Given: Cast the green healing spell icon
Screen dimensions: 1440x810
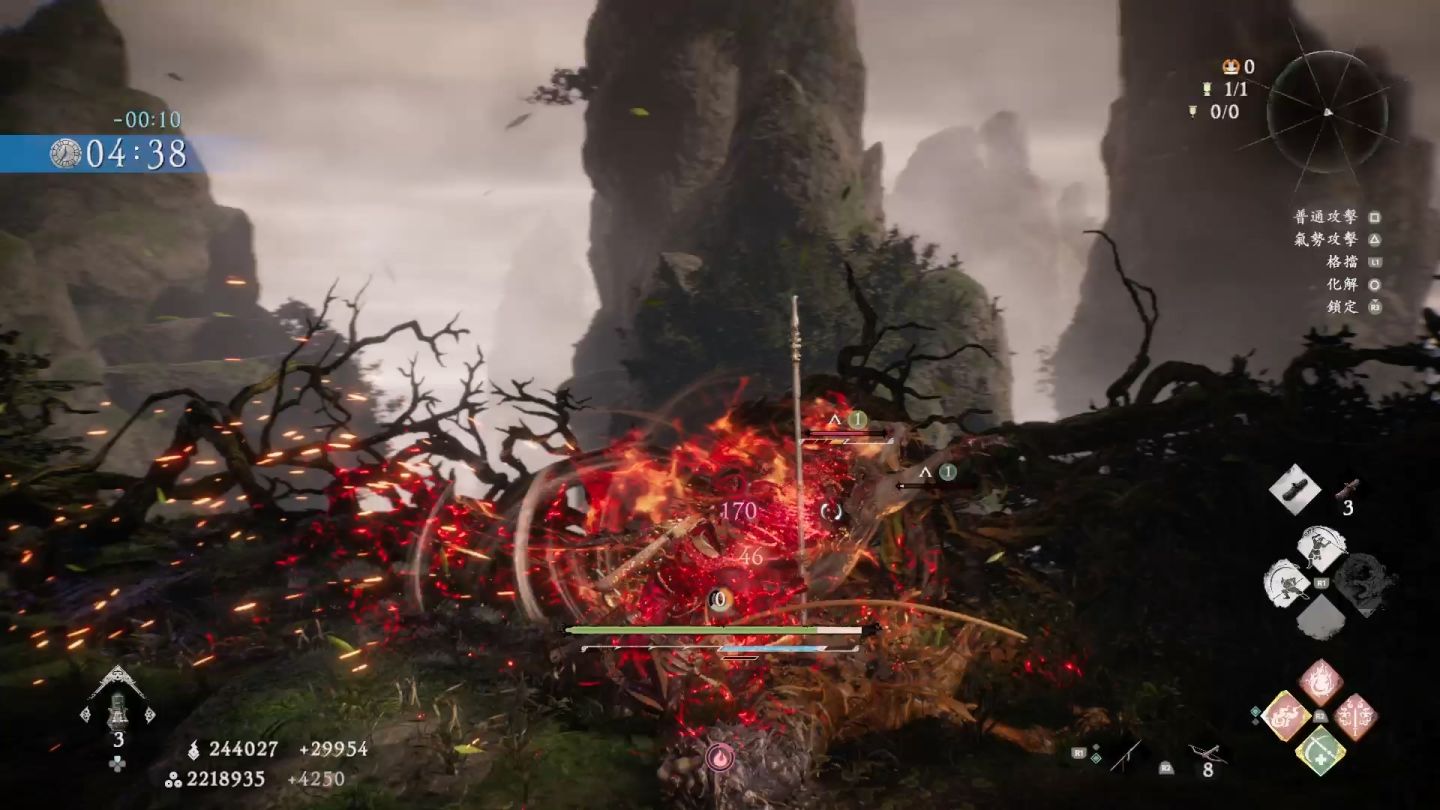Looking at the screenshot, I should [1321, 750].
